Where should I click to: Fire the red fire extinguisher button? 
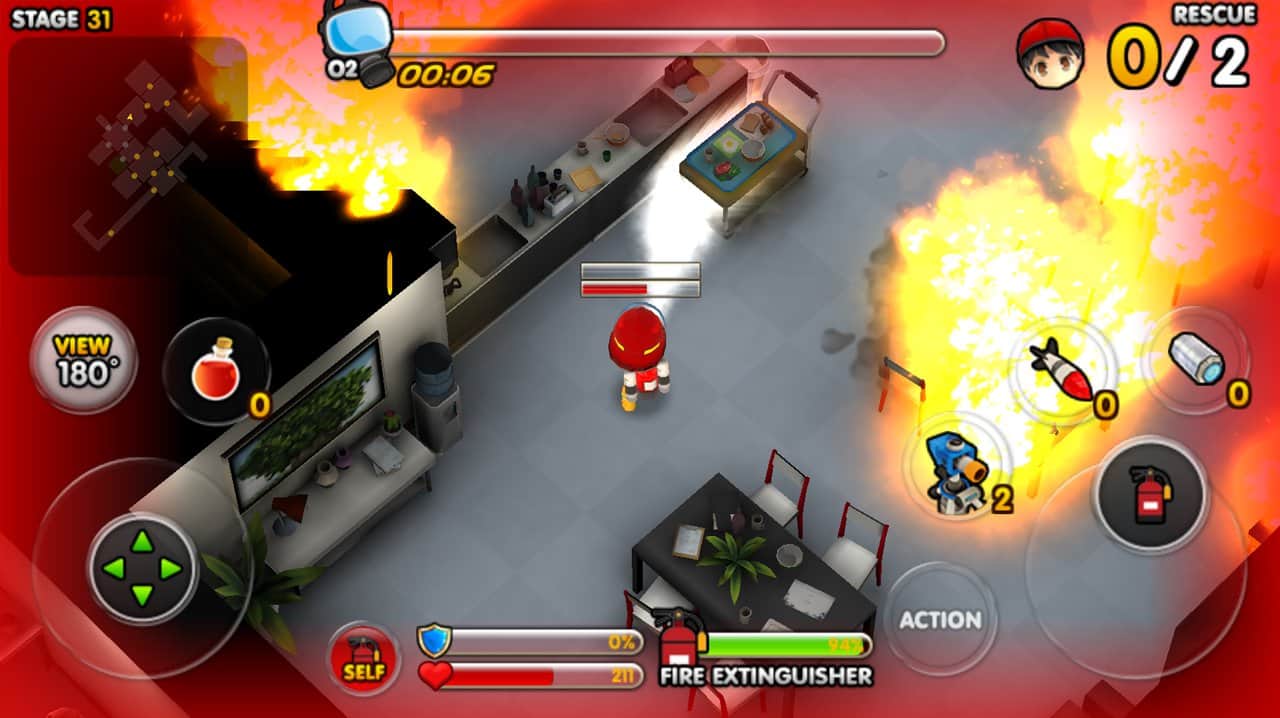coord(1149,495)
